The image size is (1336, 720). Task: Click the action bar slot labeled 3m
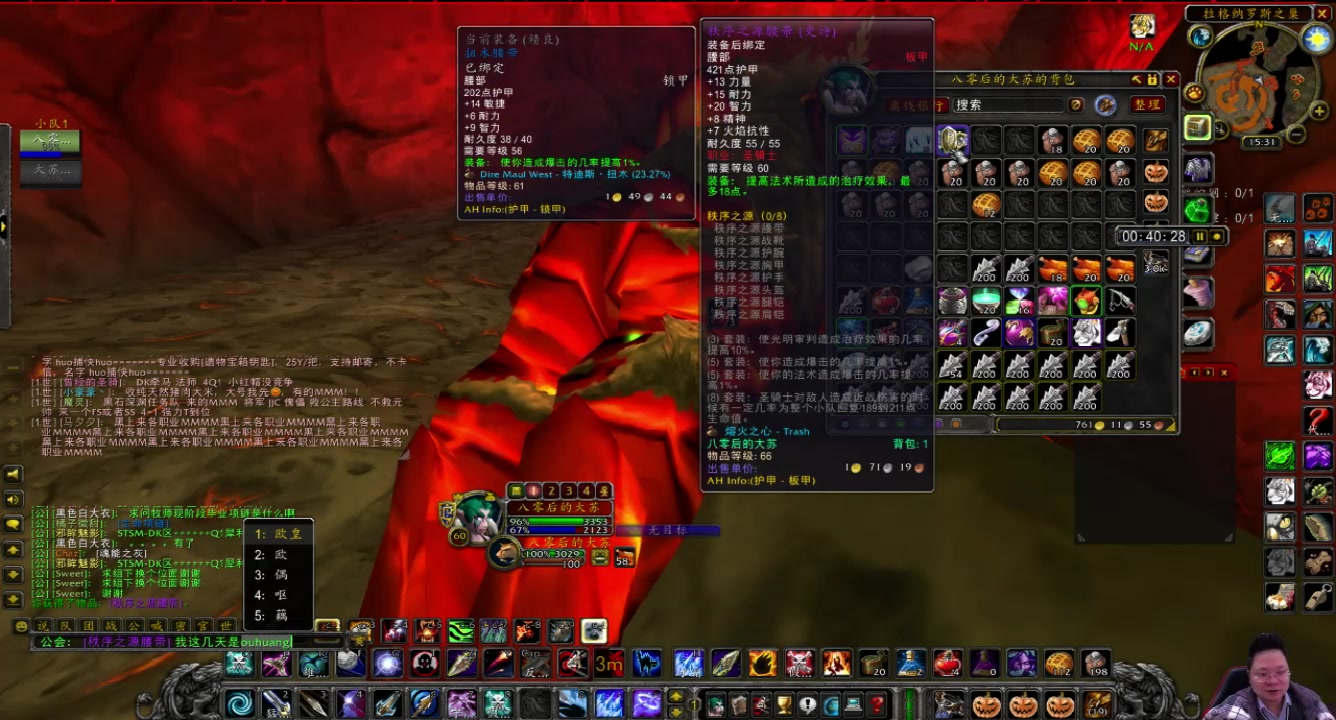[x=610, y=664]
